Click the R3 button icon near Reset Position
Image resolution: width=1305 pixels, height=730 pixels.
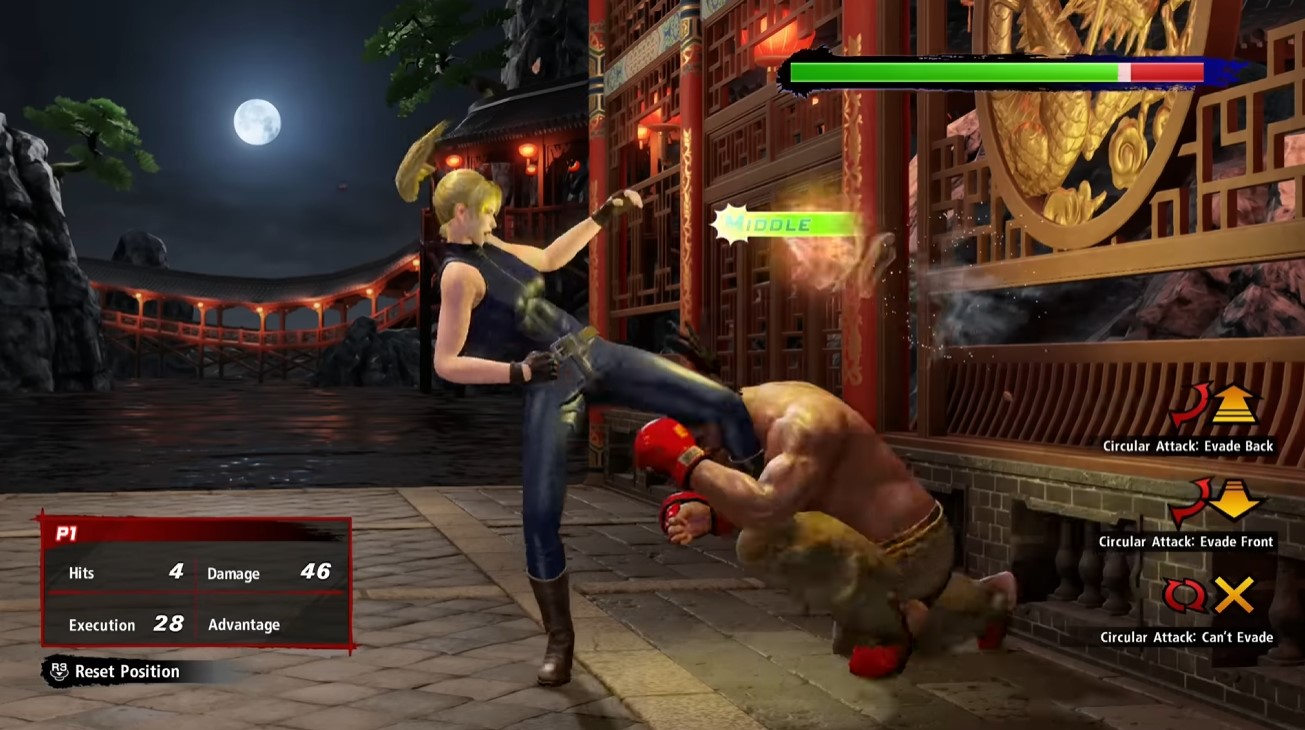pos(57,671)
